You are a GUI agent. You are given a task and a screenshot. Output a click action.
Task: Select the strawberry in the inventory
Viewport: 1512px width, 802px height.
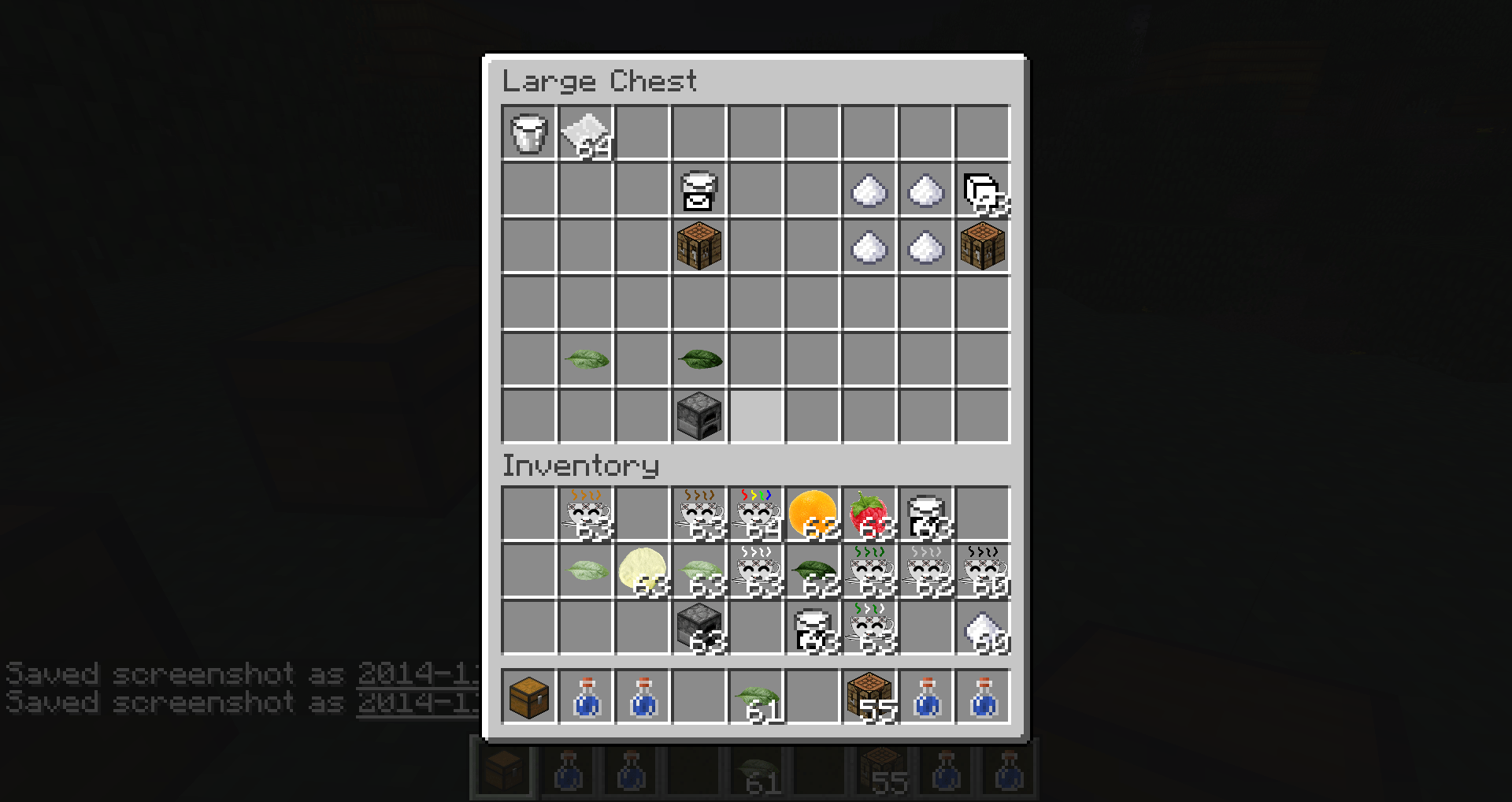[869, 514]
